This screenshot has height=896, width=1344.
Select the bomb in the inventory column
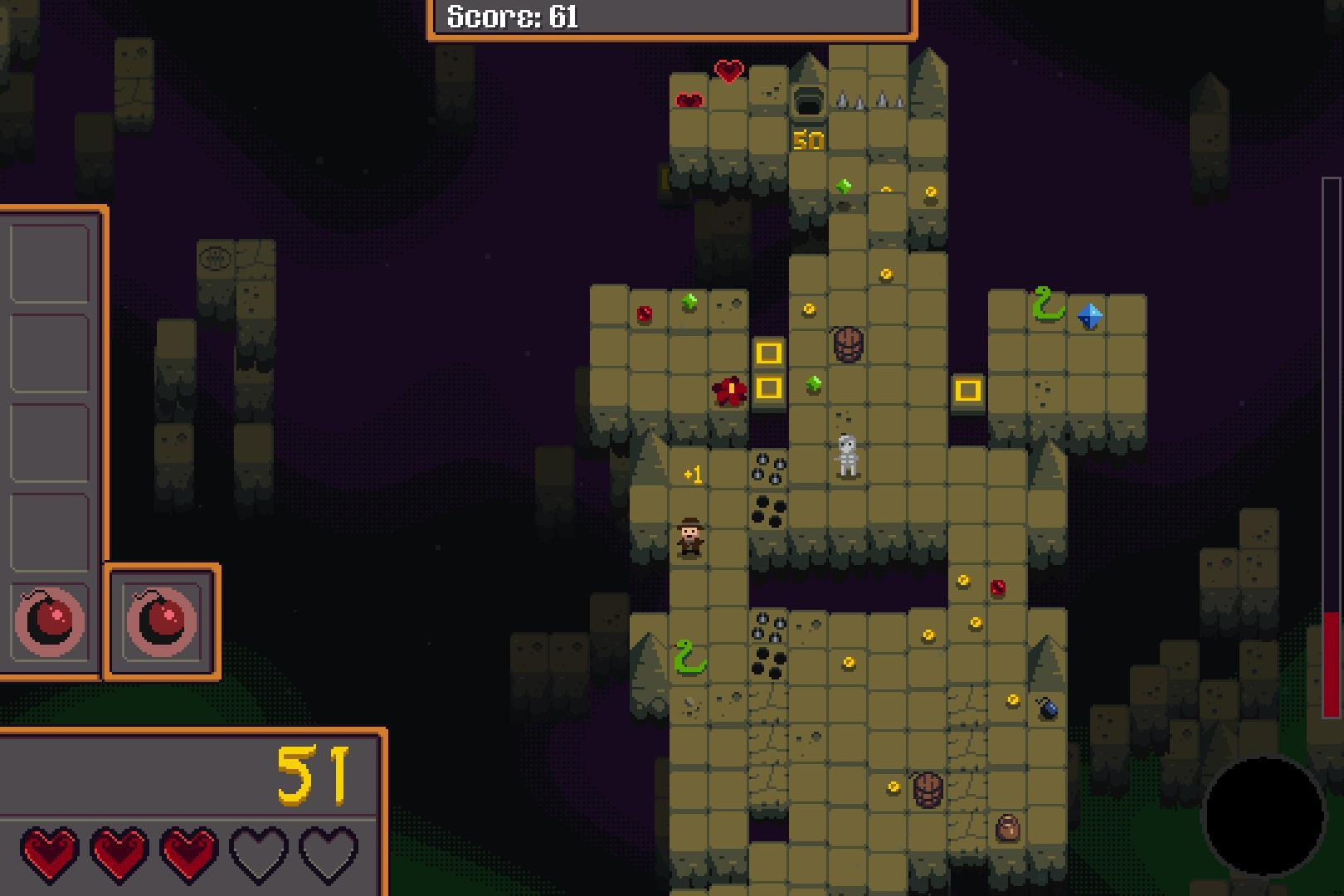tap(49, 621)
